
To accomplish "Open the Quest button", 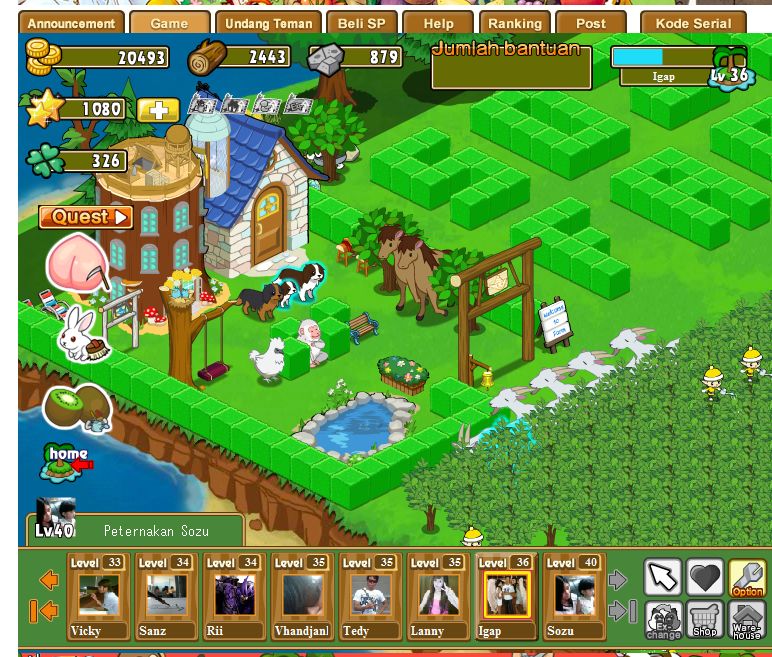I will click(x=86, y=217).
